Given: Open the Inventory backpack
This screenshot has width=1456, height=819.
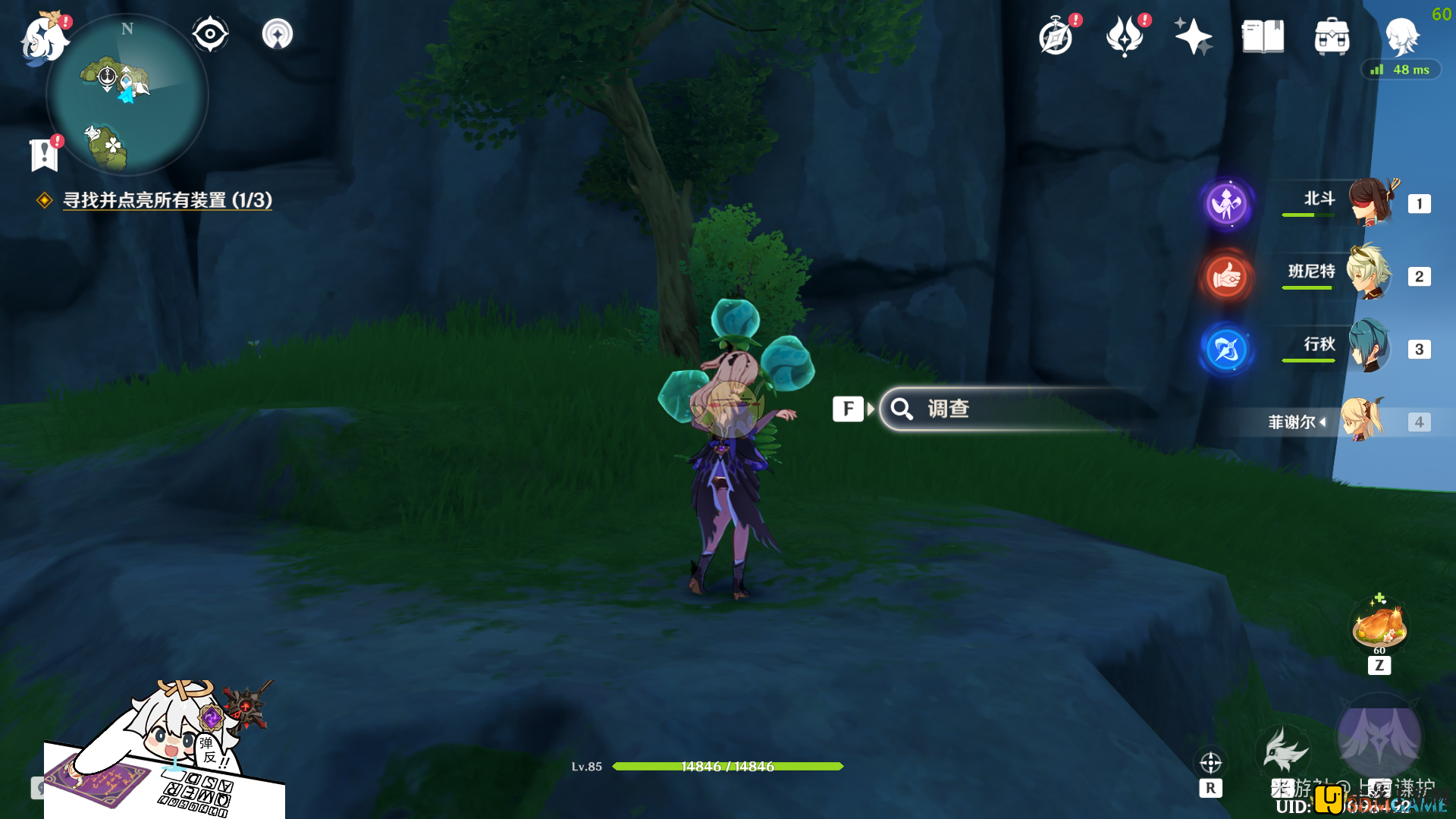Looking at the screenshot, I should tap(1331, 36).
